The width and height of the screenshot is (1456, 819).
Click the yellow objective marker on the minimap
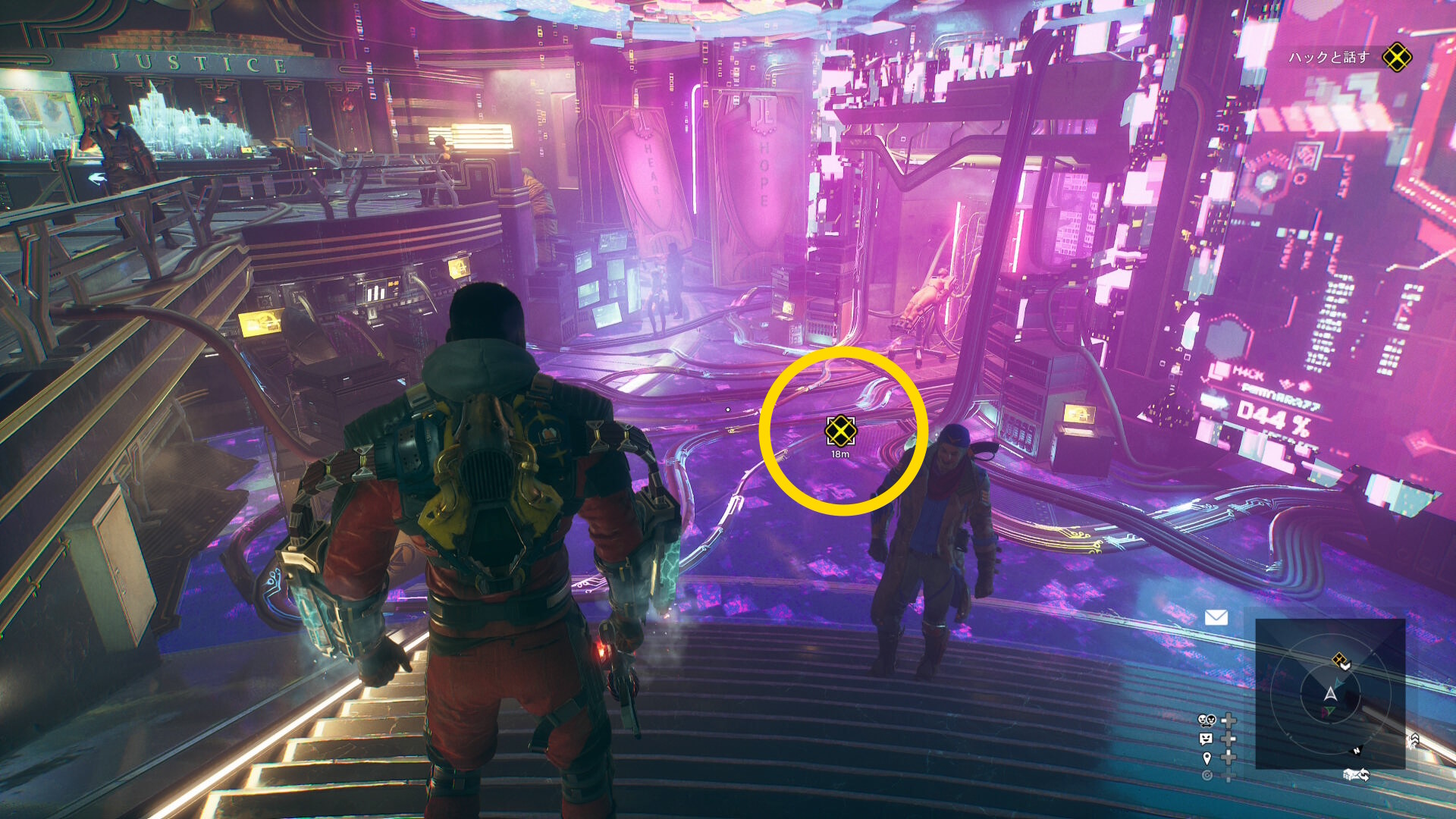(x=1341, y=661)
